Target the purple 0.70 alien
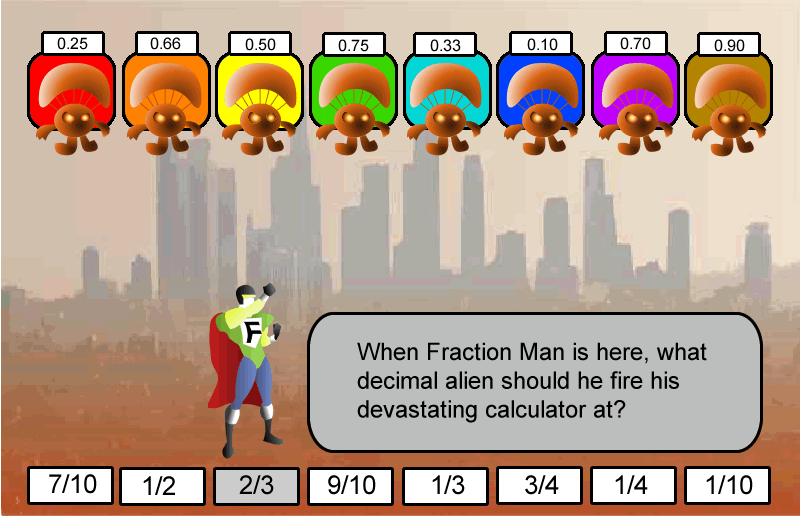Screen dimensions: 800x516 (635, 100)
